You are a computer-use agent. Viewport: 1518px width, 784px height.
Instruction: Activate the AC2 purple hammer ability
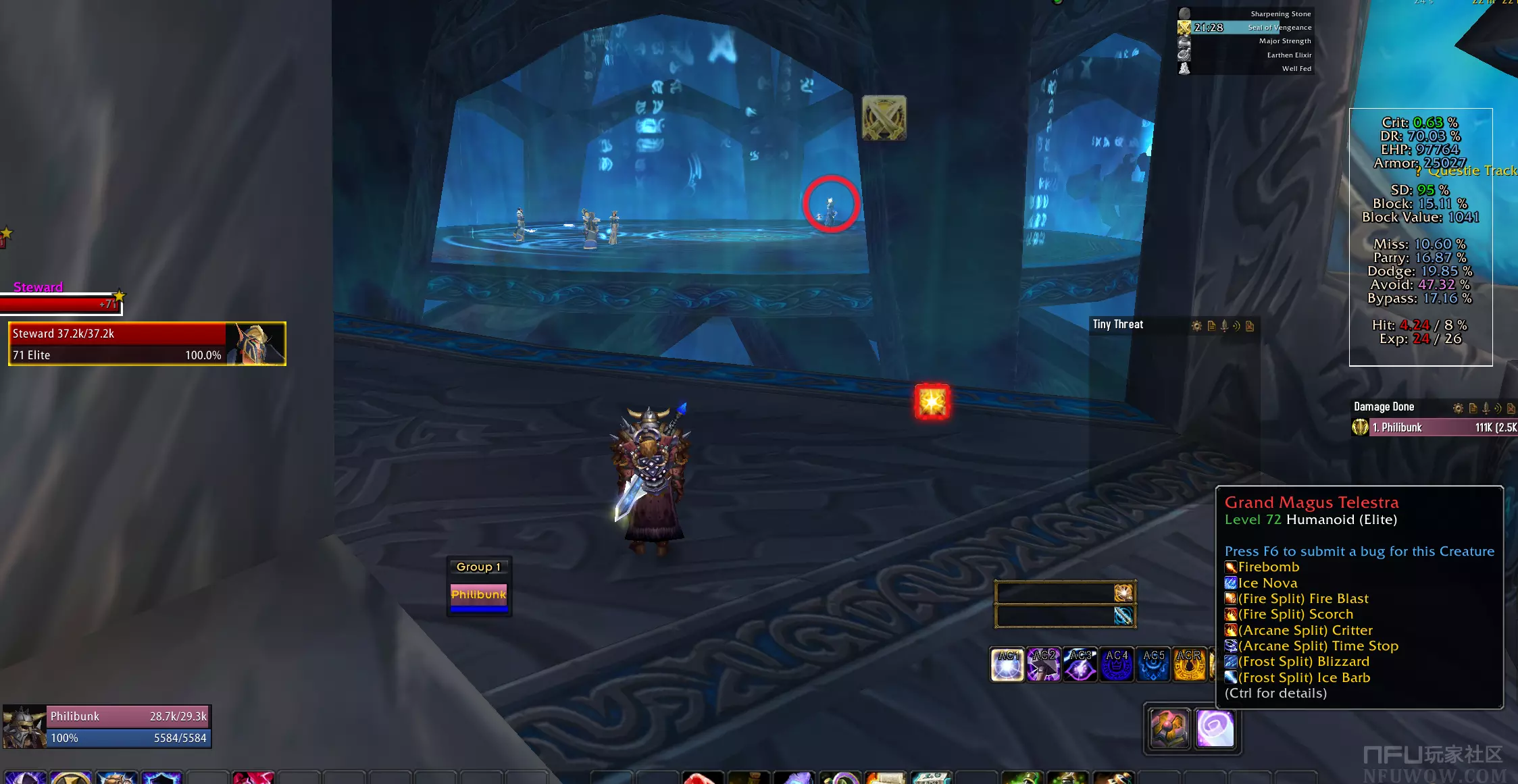[1044, 664]
